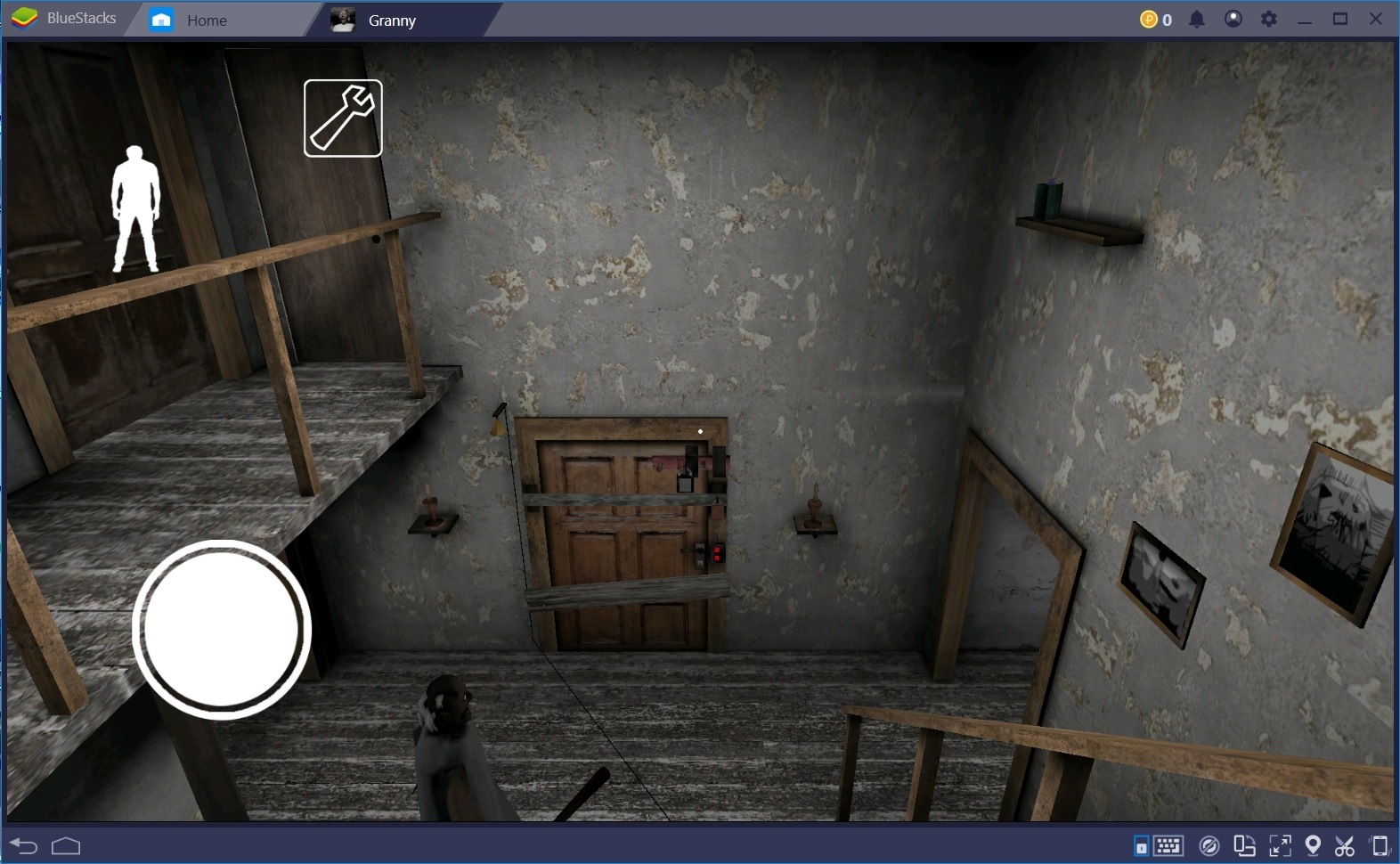Screen dimensions: 1400x864
Task: Activate the fullscreen mode icon
Action: (x=1281, y=844)
